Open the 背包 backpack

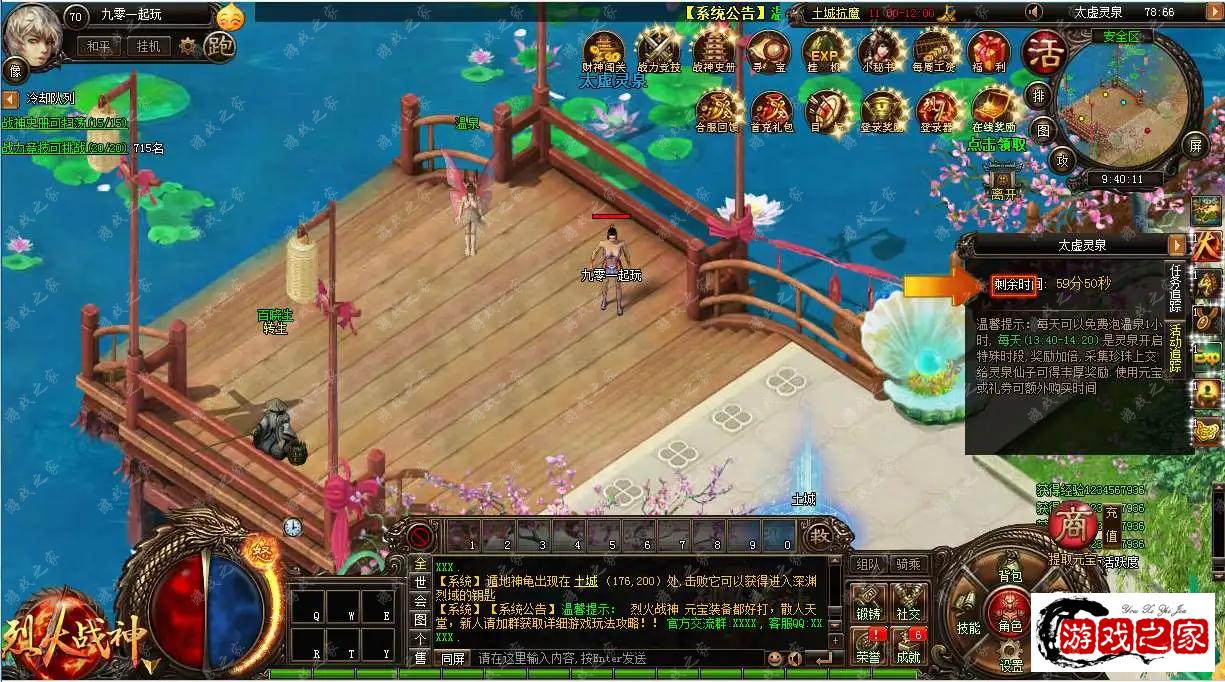pos(1010,576)
